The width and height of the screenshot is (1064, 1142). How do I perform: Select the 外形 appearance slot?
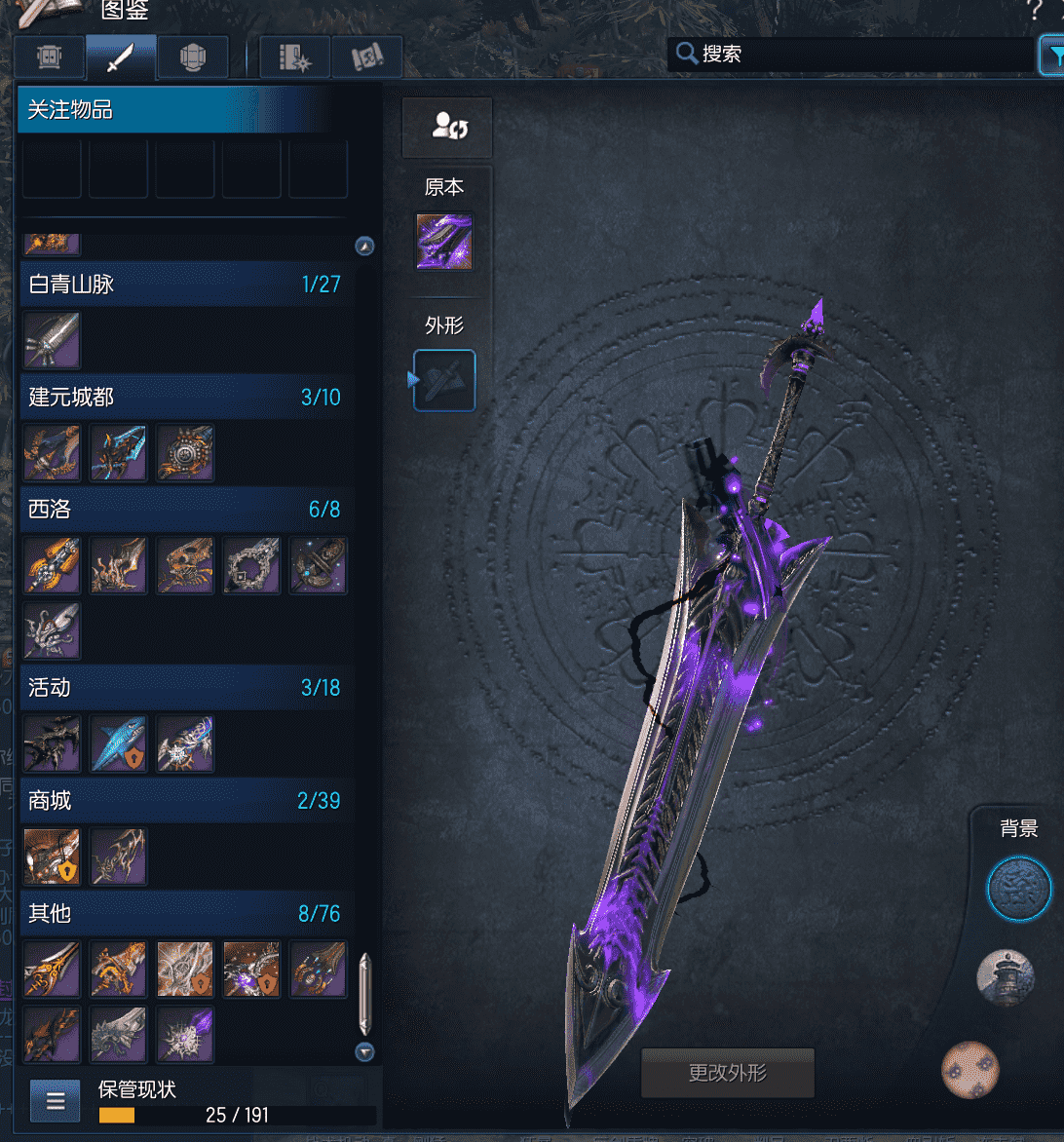pos(444,380)
